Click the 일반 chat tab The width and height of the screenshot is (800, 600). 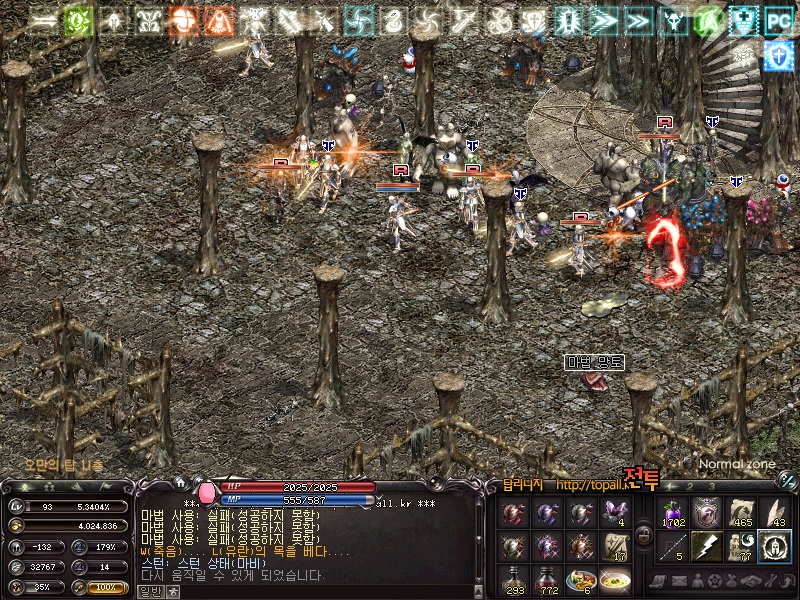tap(149, 591)
